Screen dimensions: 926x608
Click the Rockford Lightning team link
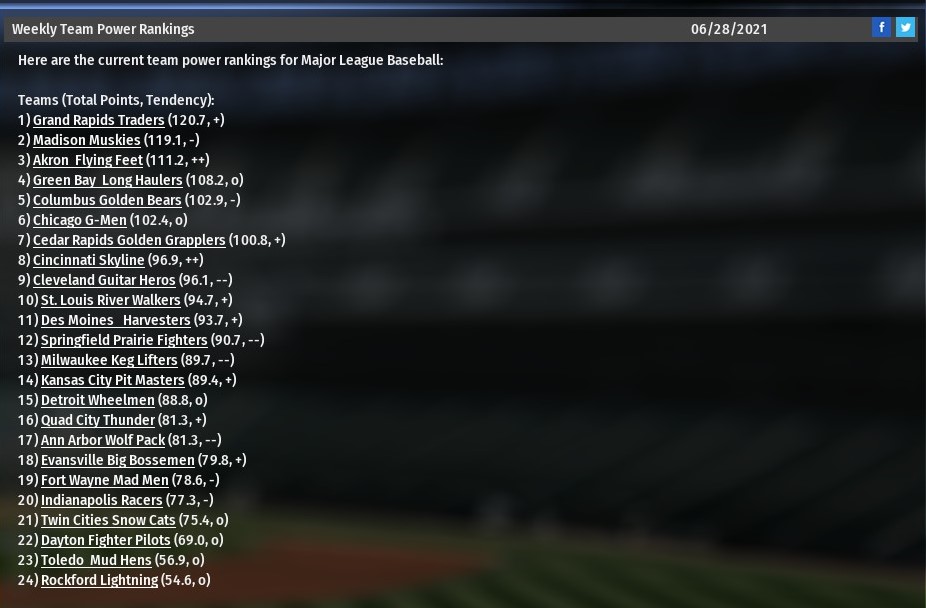pos(99,580)
